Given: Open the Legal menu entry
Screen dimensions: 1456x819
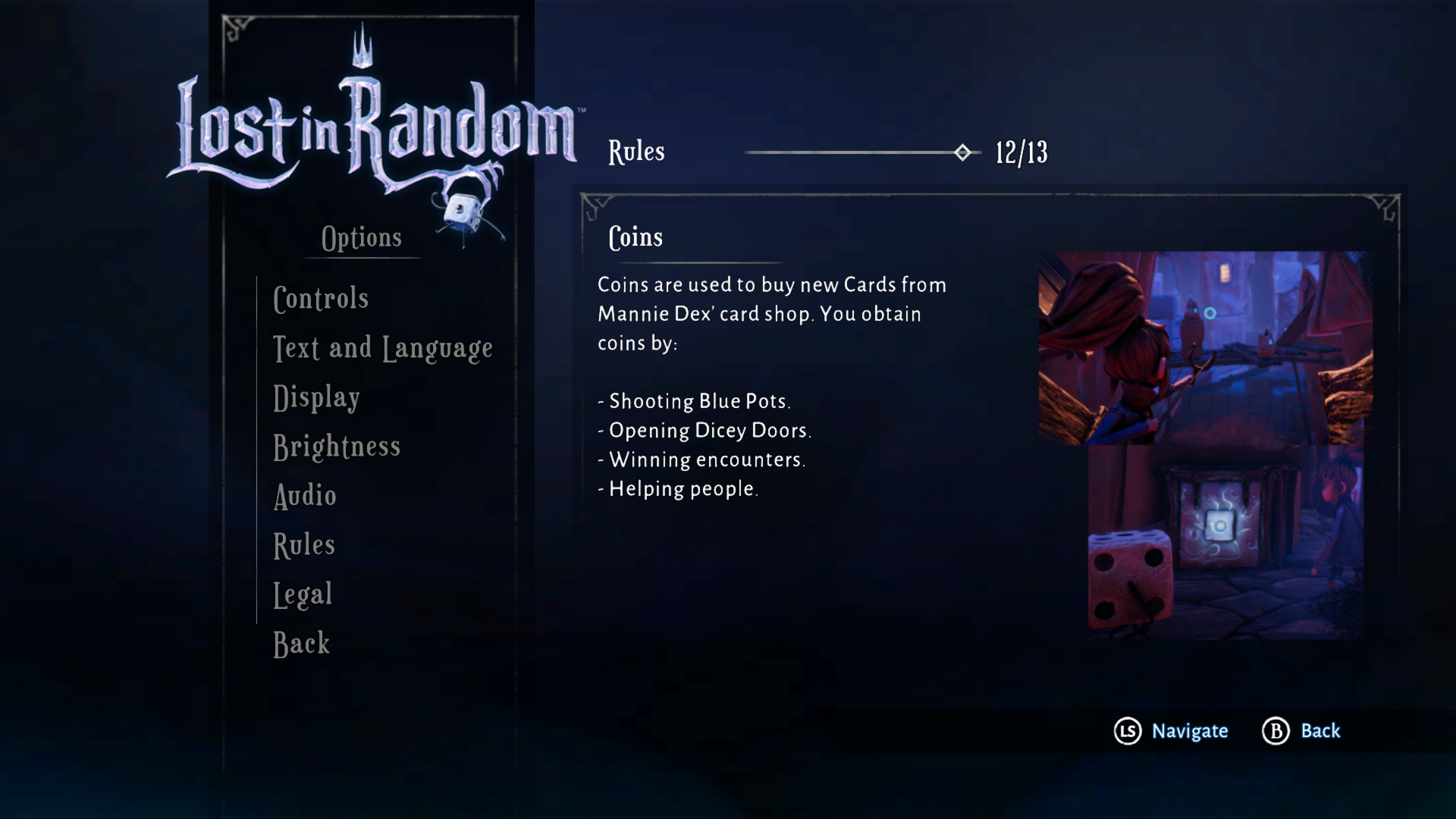Looking at the screenshot, I should [x=302, y=594].
